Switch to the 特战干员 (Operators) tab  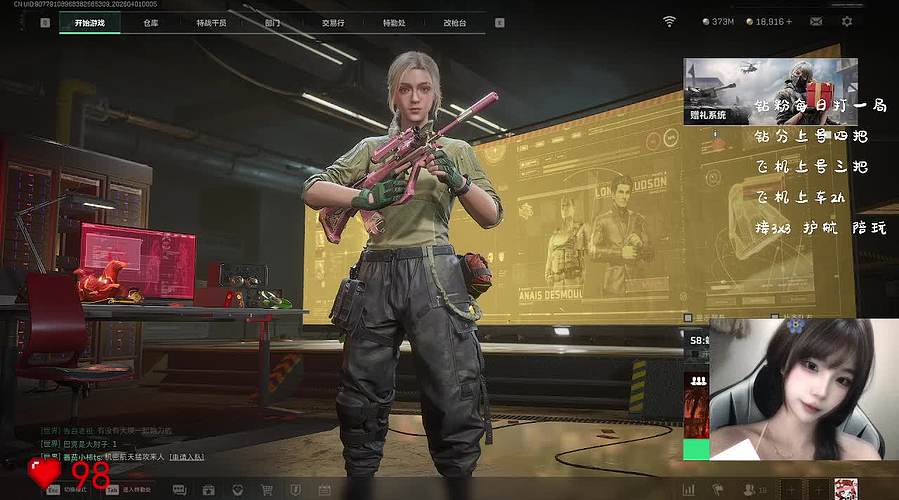[211, 21]
